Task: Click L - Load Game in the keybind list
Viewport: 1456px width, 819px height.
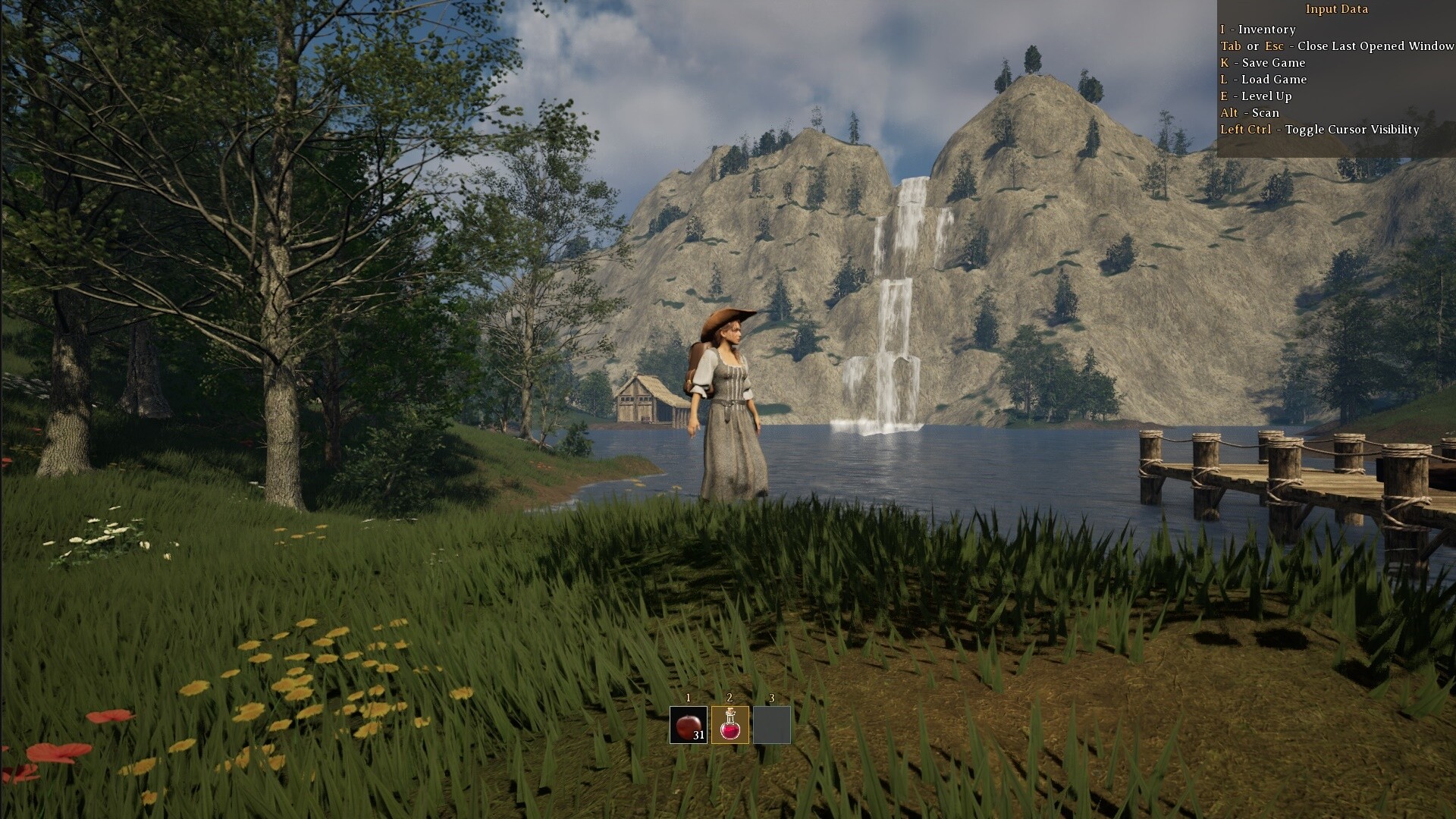Action: 1264,79
